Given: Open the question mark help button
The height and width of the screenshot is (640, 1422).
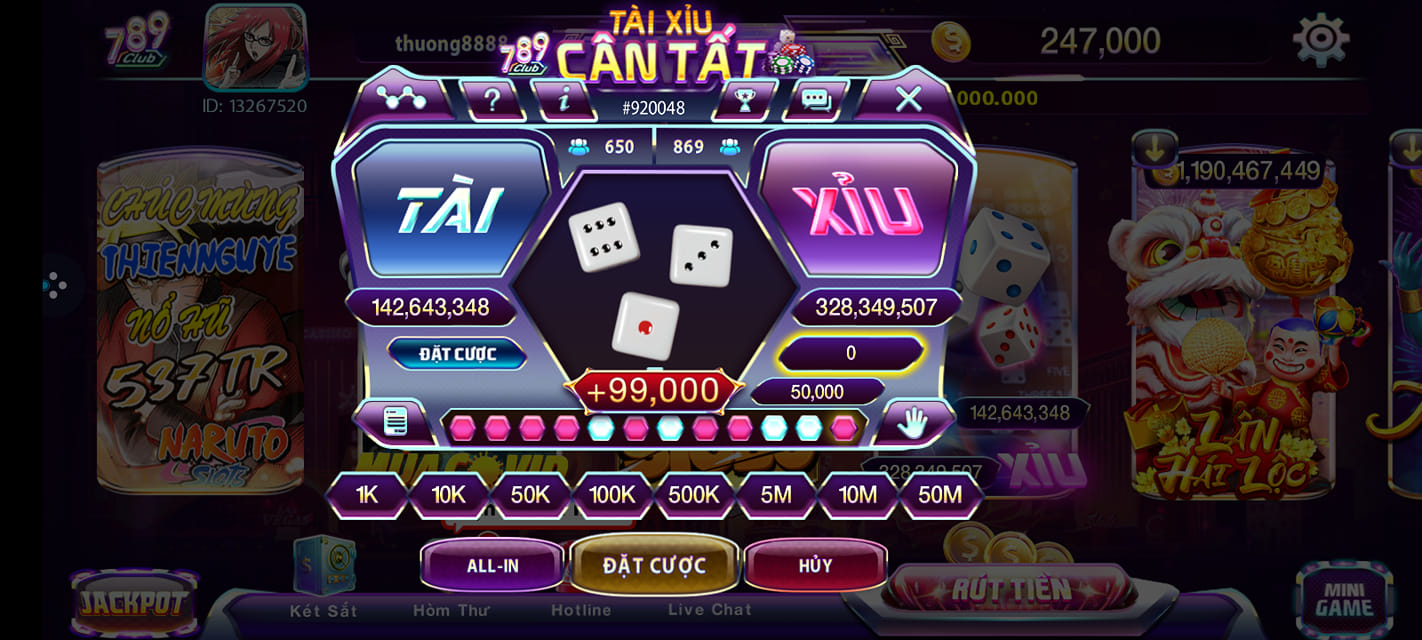Looking at the screenshot, I should (492, 99).
